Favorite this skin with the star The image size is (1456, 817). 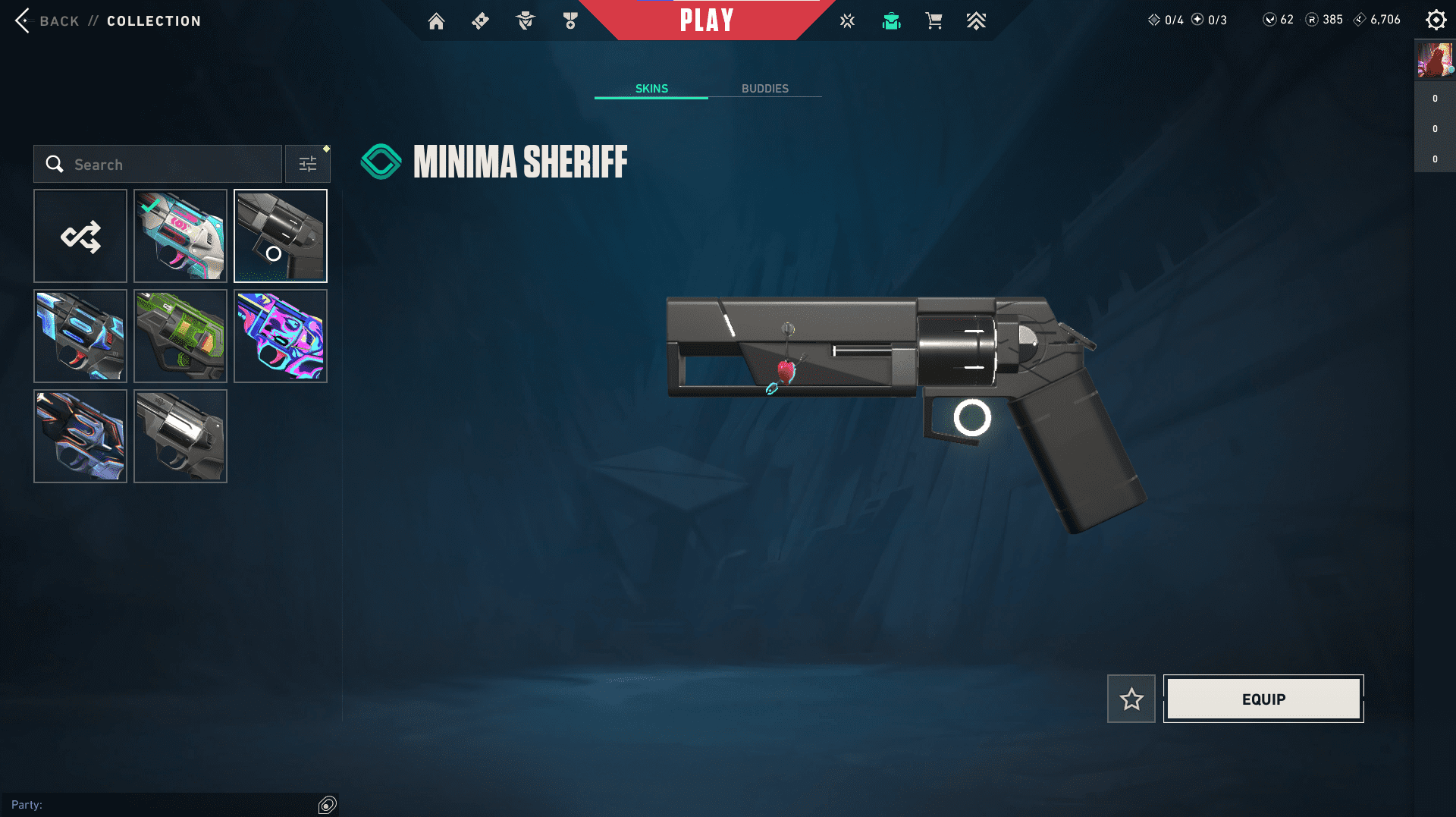tap(1131, 699)
